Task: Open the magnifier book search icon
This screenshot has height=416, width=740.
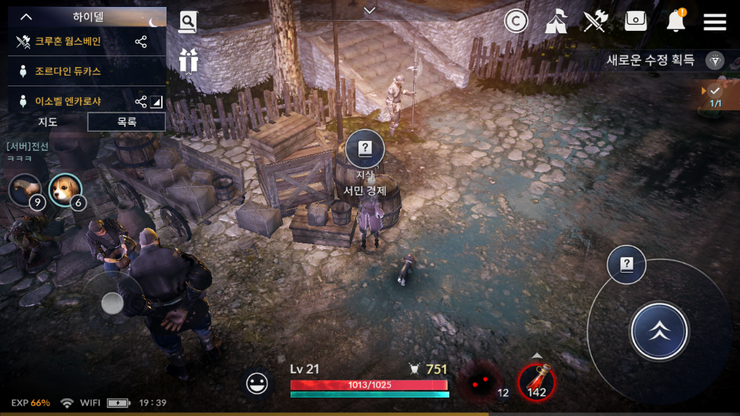Action: click(188, 22)
